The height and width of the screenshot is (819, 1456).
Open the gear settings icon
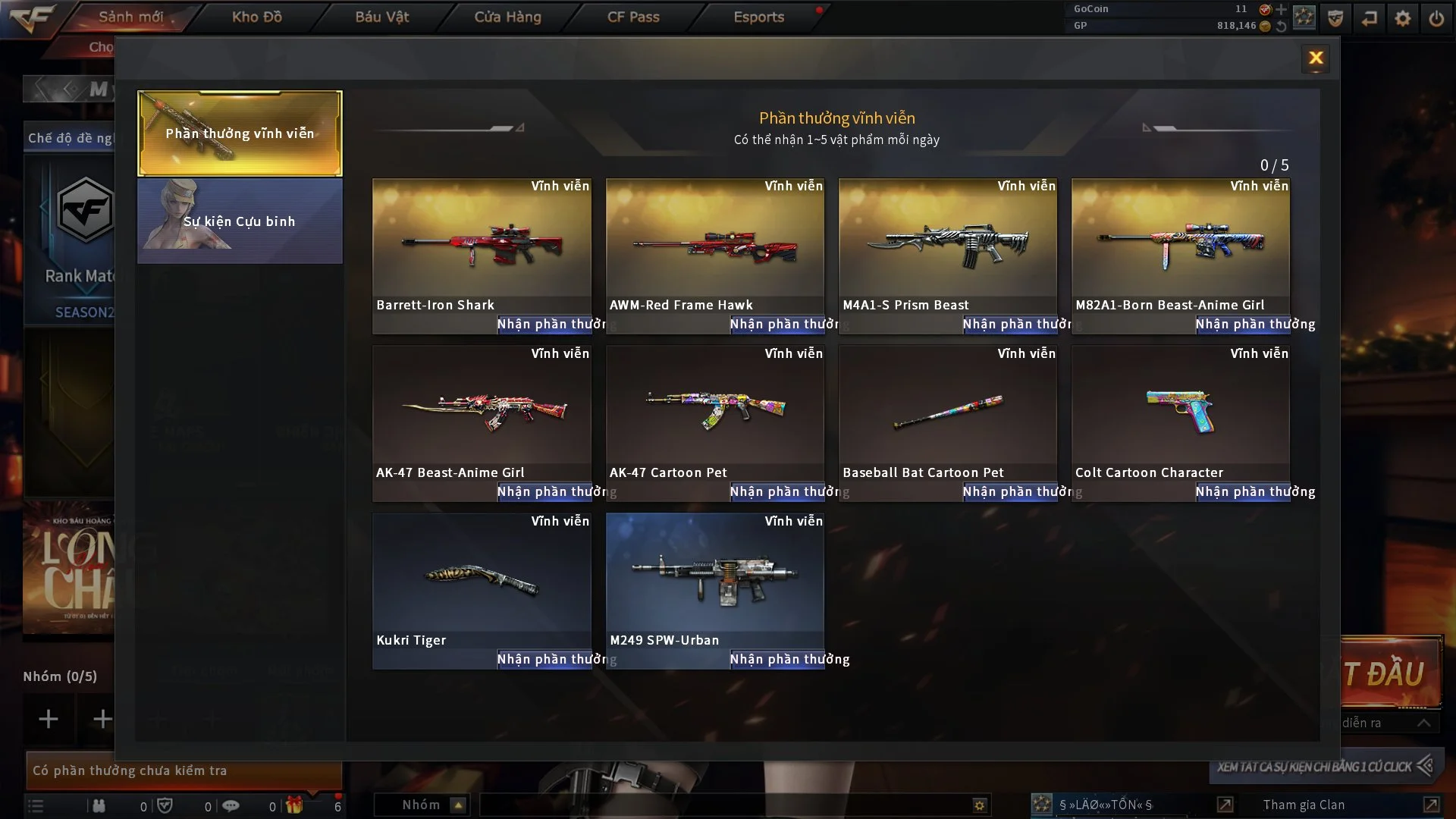click(1403, 18)
